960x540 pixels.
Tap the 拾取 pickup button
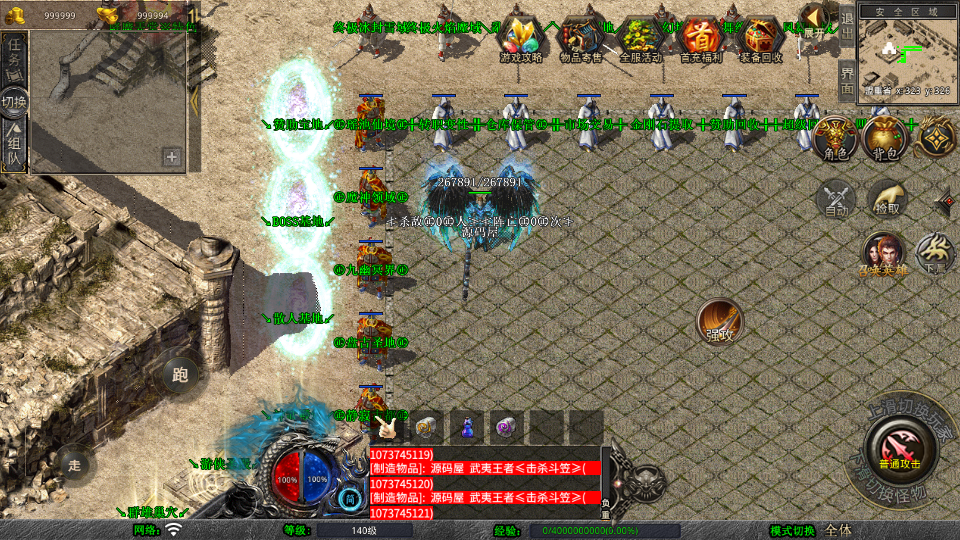point(887,200)
